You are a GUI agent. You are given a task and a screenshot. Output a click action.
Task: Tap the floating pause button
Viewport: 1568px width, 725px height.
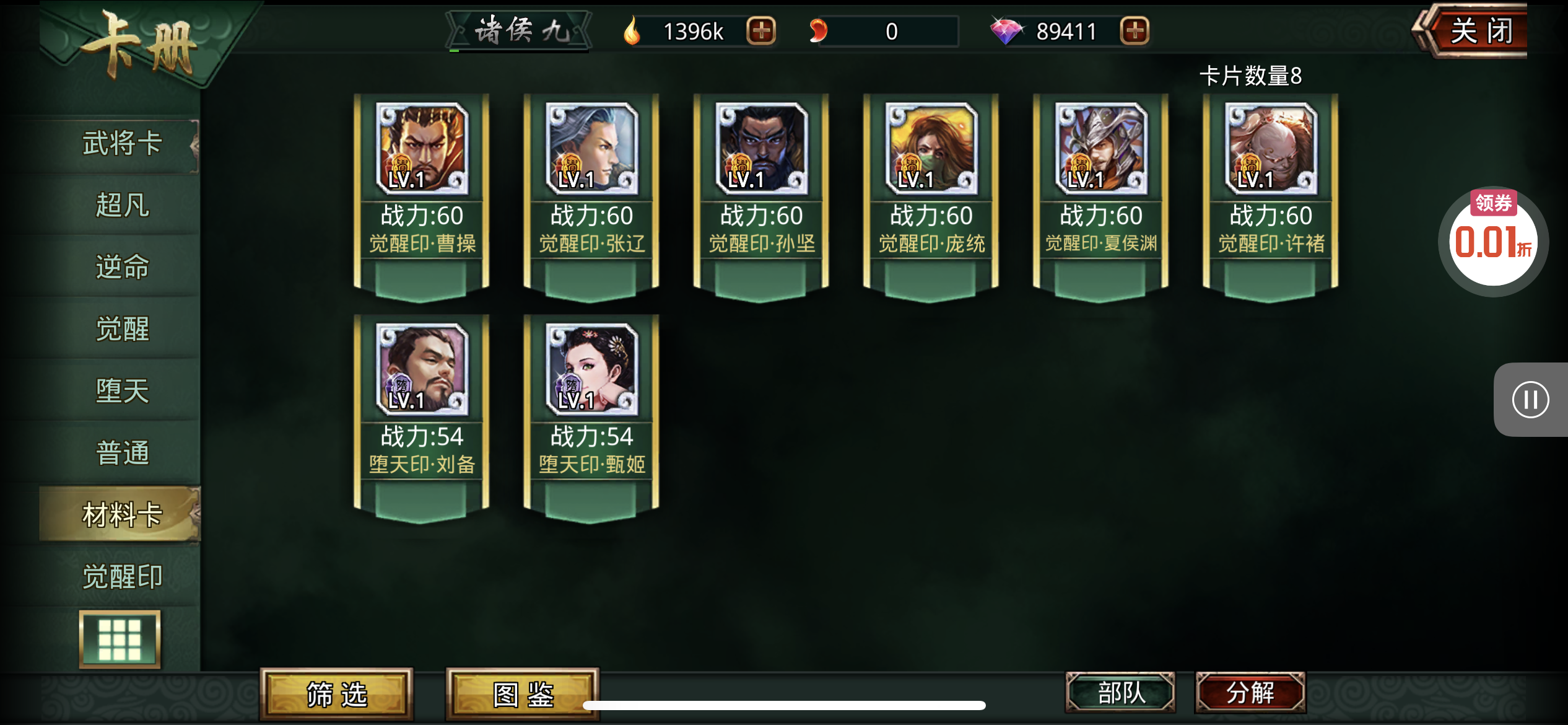(1530, 400)
